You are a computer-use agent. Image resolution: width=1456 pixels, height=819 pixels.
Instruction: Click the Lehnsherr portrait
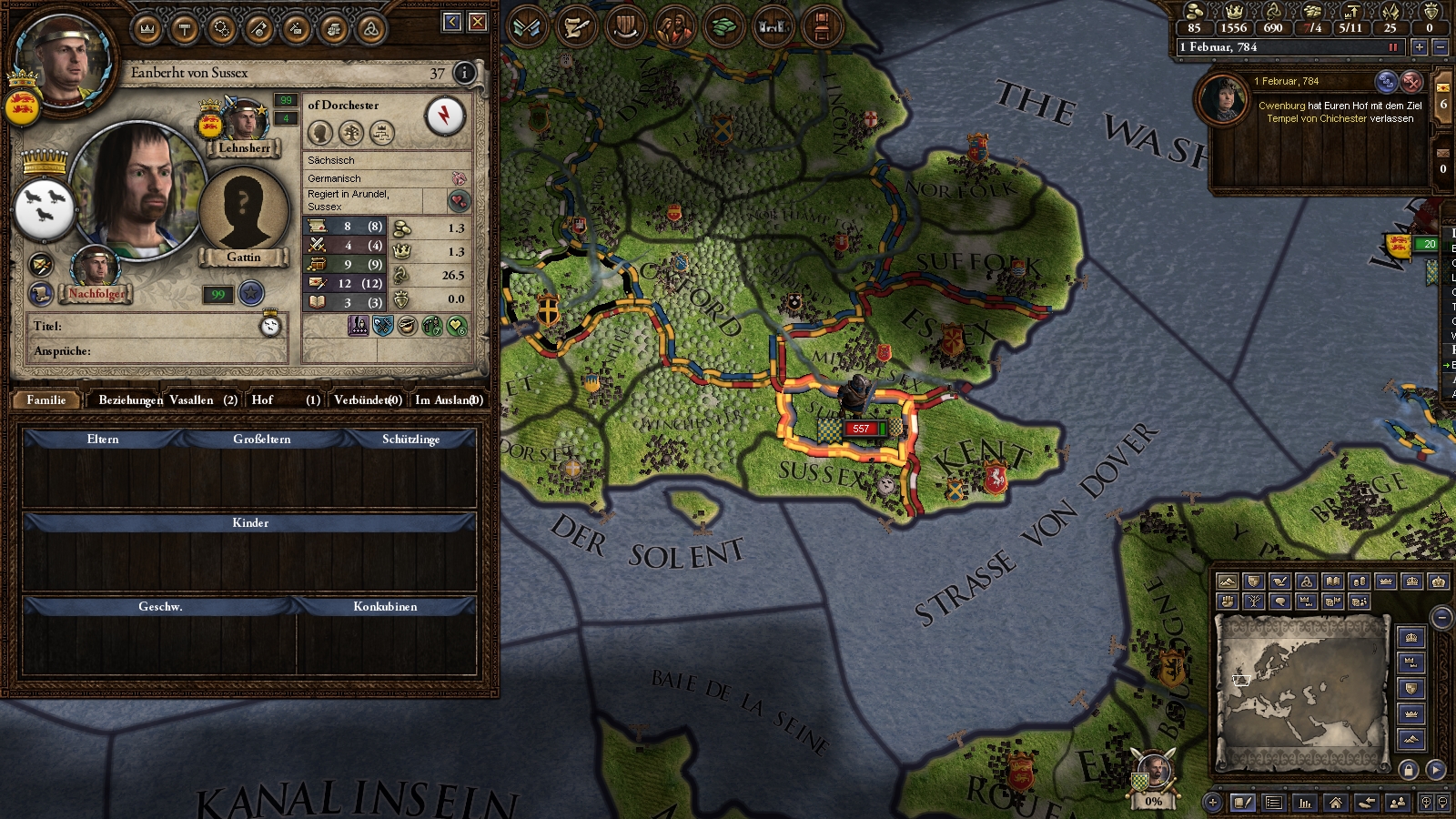(245, 123)
